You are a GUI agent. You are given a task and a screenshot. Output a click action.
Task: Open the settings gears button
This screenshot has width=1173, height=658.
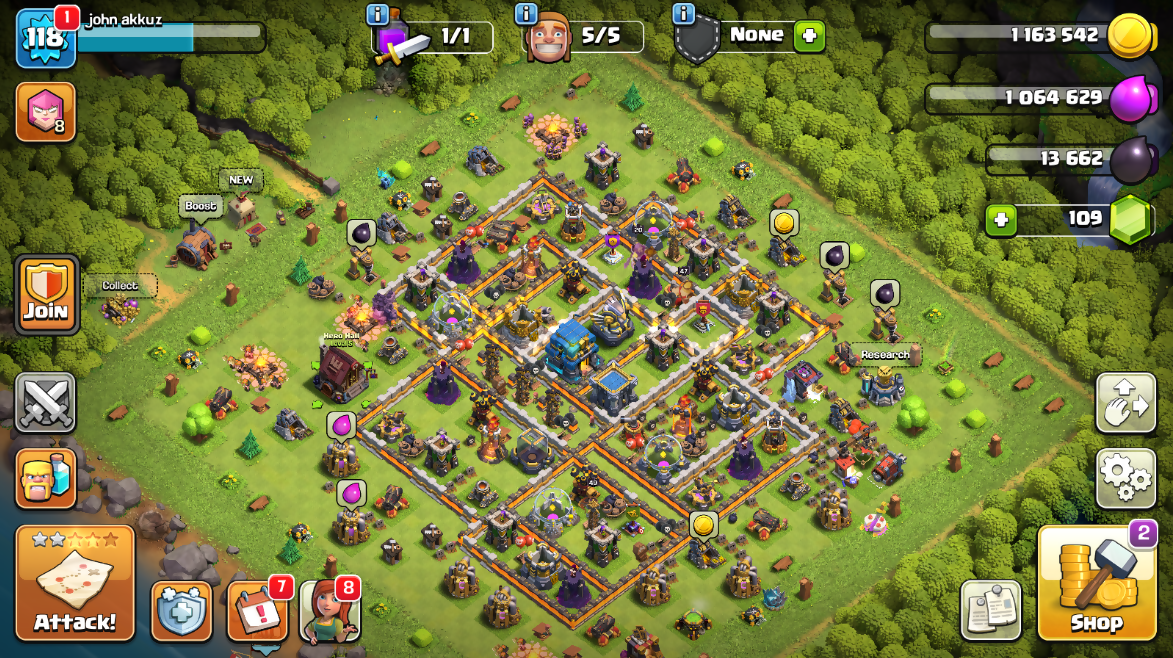tap(1126, 478)
